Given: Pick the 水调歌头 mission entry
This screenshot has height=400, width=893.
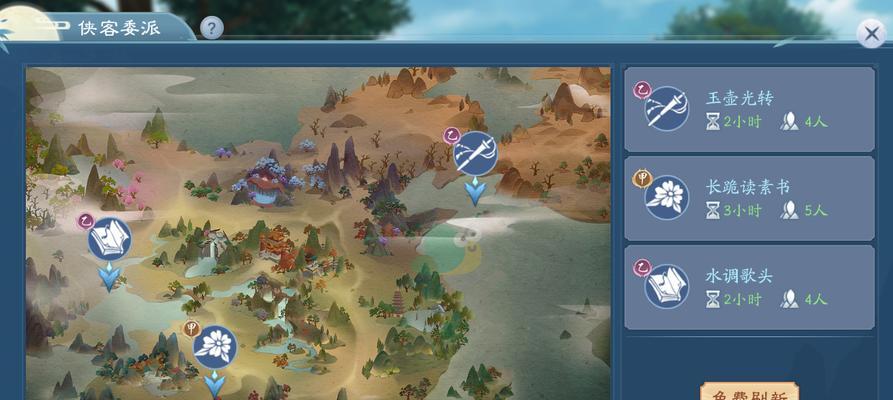Looking at the screenshot, I should point(749,286).
